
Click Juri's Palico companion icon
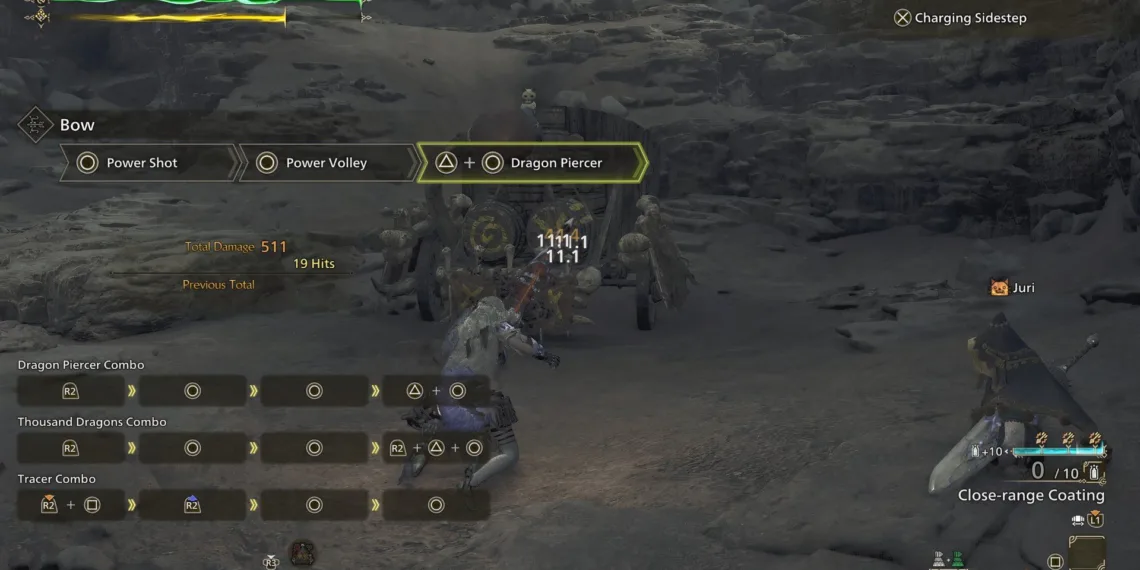pos(998,288)
